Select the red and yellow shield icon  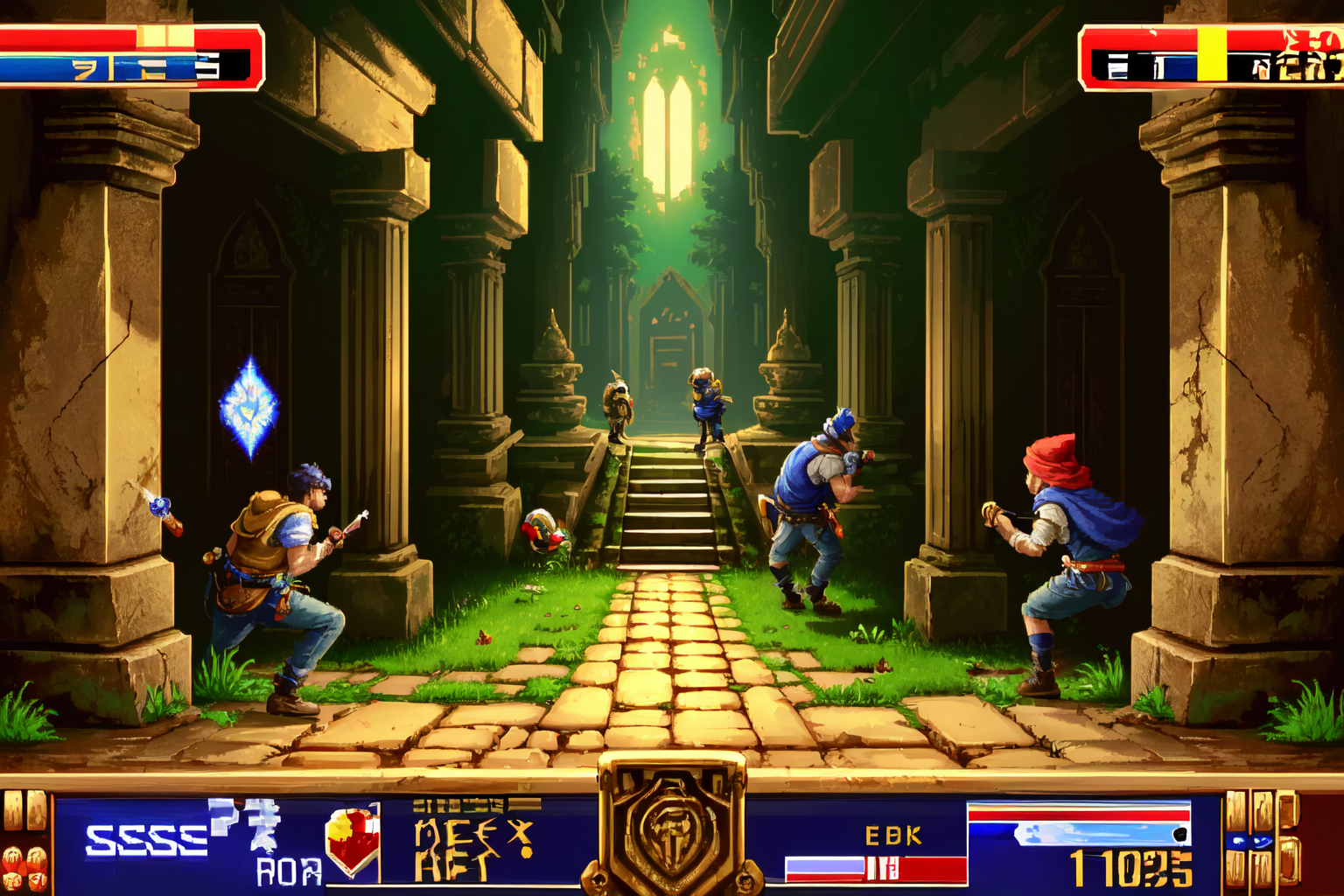click(353, 840)
